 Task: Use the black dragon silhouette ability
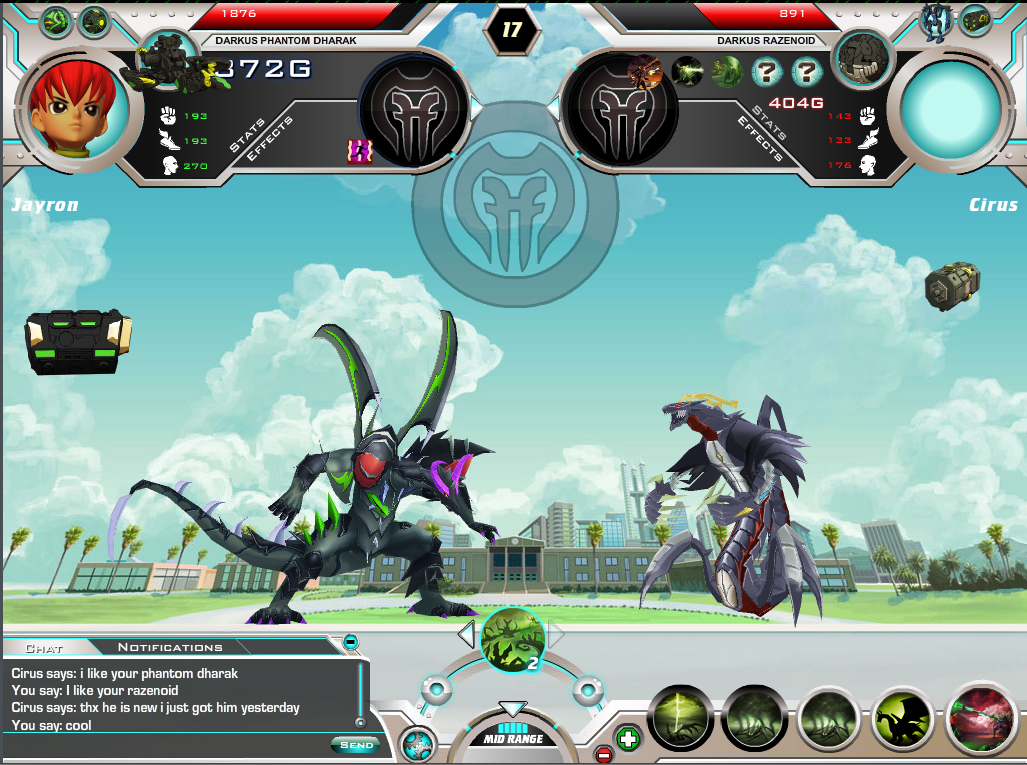click(x=902, y=718)
